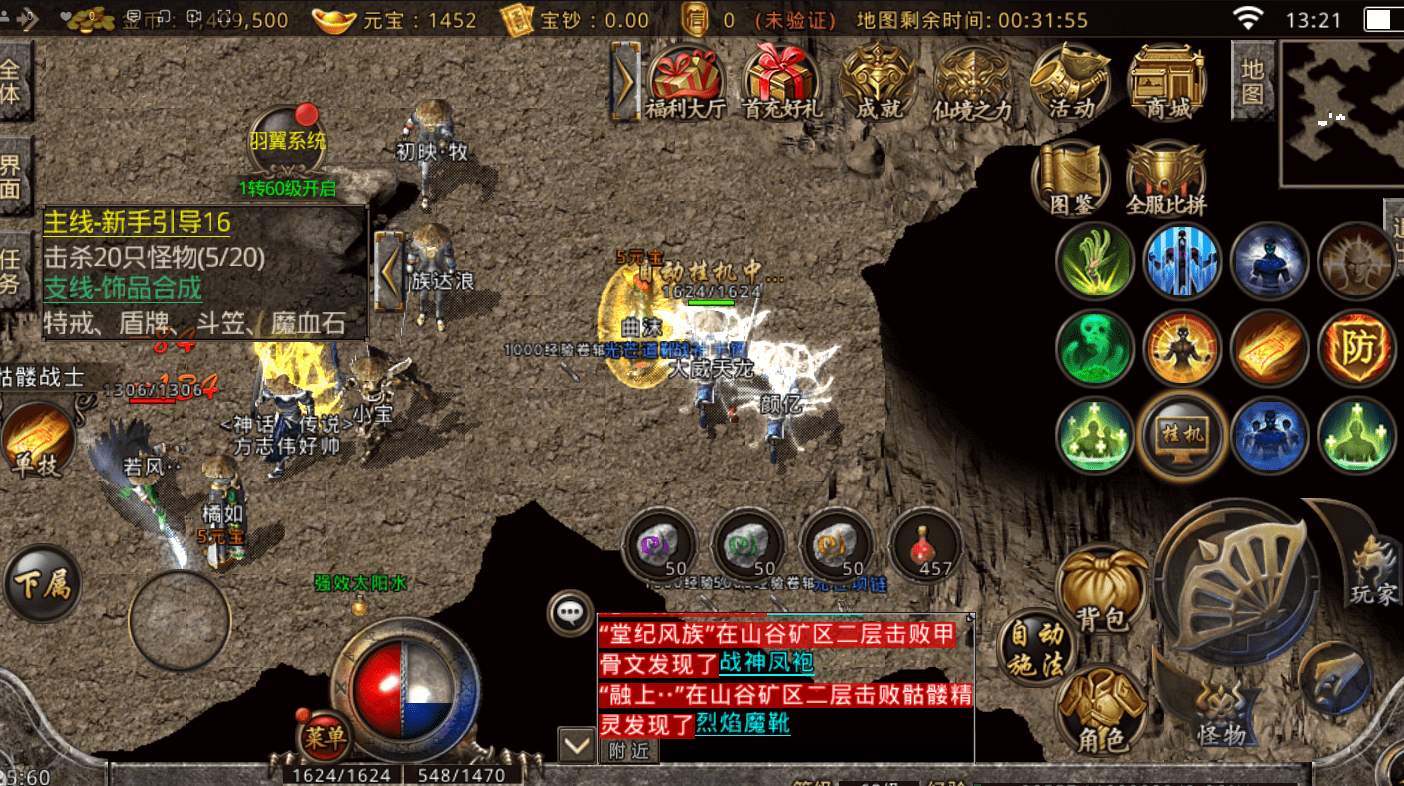The image size is (1404, 786).
Task: Select the 主线-新手引导16 quest tracker
Action: tap(137, 223)
